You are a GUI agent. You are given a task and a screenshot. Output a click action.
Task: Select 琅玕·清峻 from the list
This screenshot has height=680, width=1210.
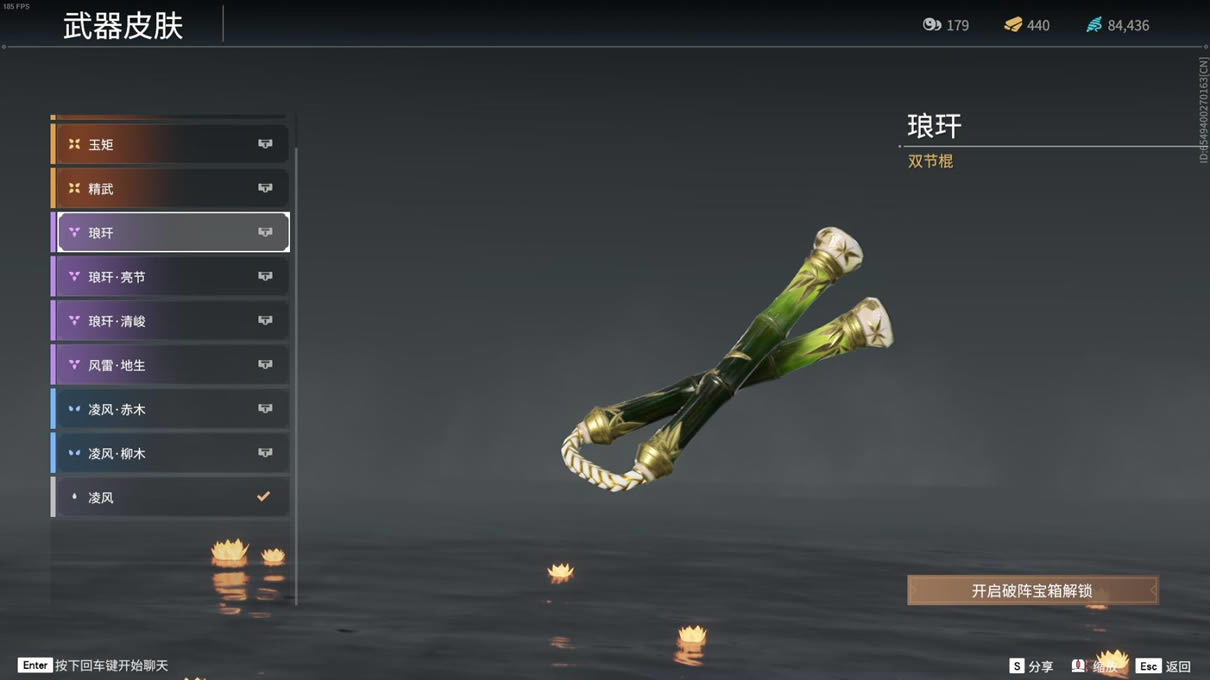172,321
